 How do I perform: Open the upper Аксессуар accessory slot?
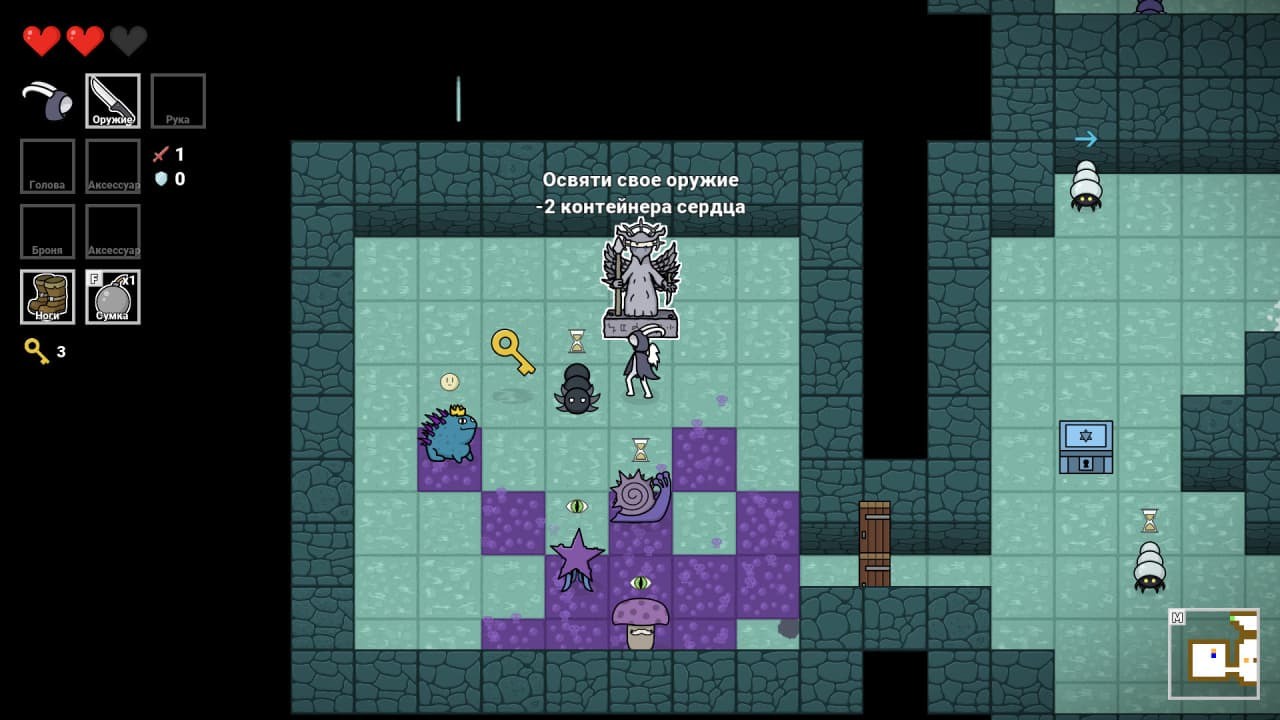[x=112, y=165]
